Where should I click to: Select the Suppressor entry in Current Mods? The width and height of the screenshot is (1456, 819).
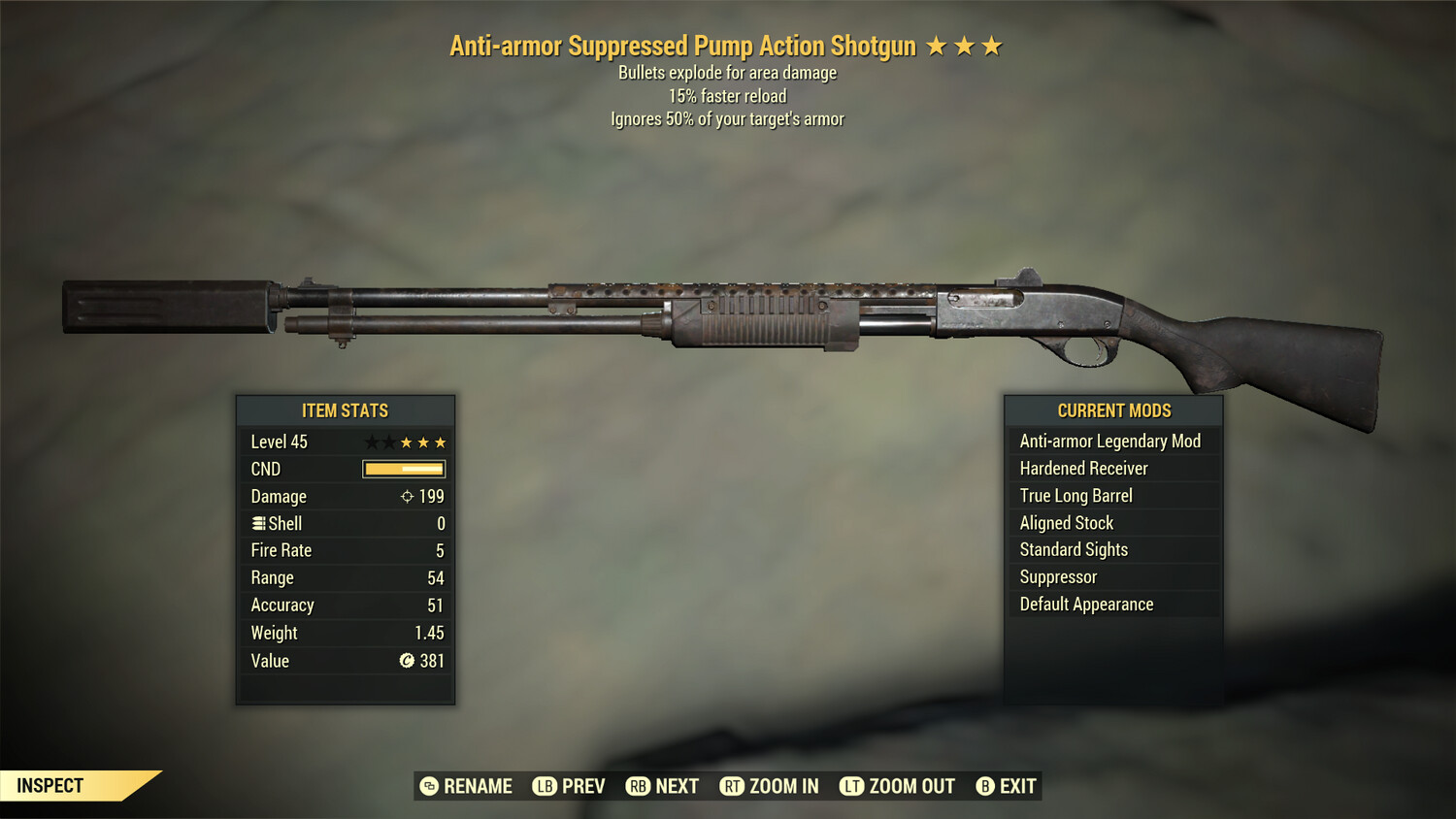pos(1057,576)
